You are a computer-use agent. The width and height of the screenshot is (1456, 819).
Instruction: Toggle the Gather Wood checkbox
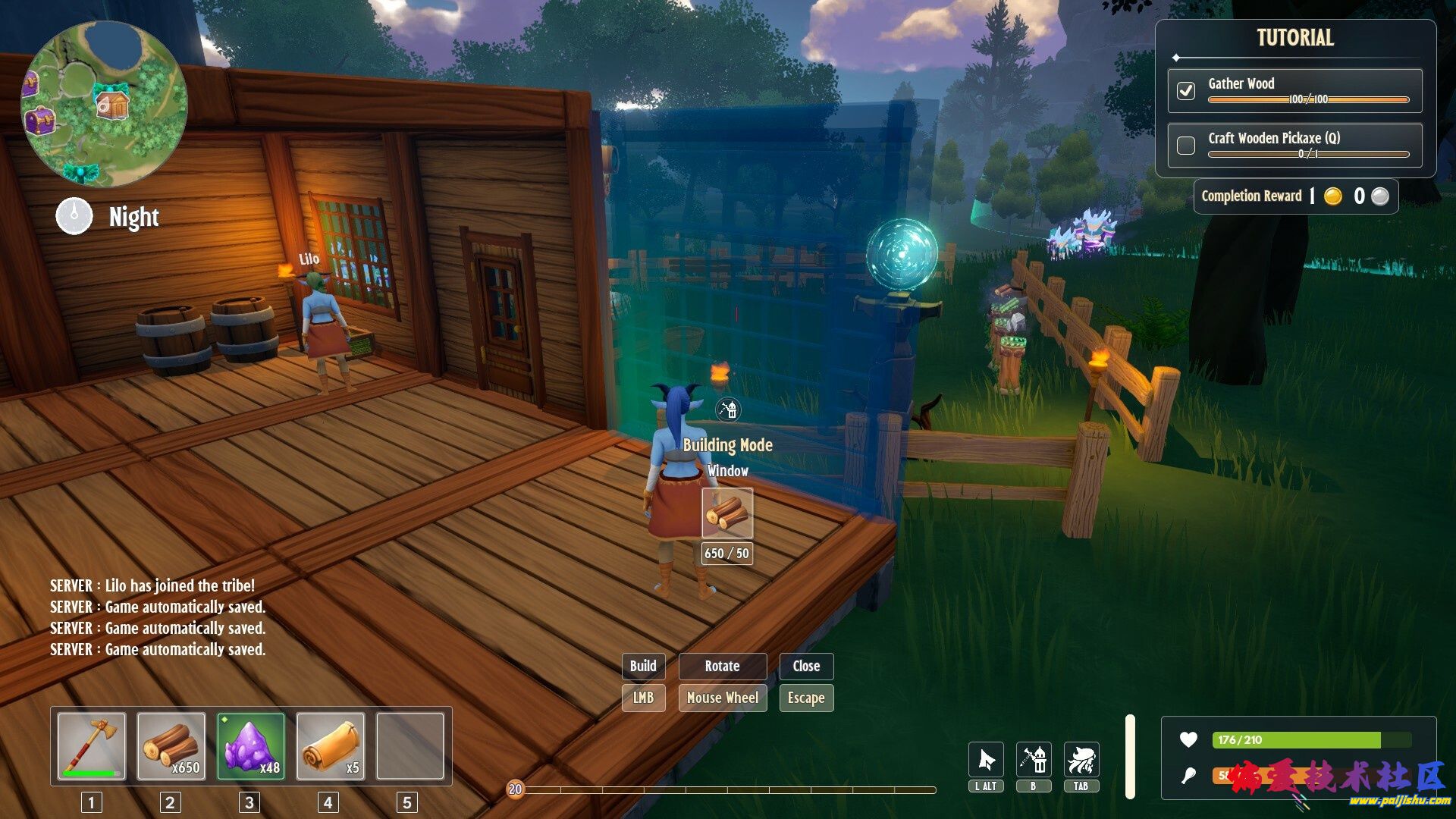pyautogui.click(x=1186, y=91)
